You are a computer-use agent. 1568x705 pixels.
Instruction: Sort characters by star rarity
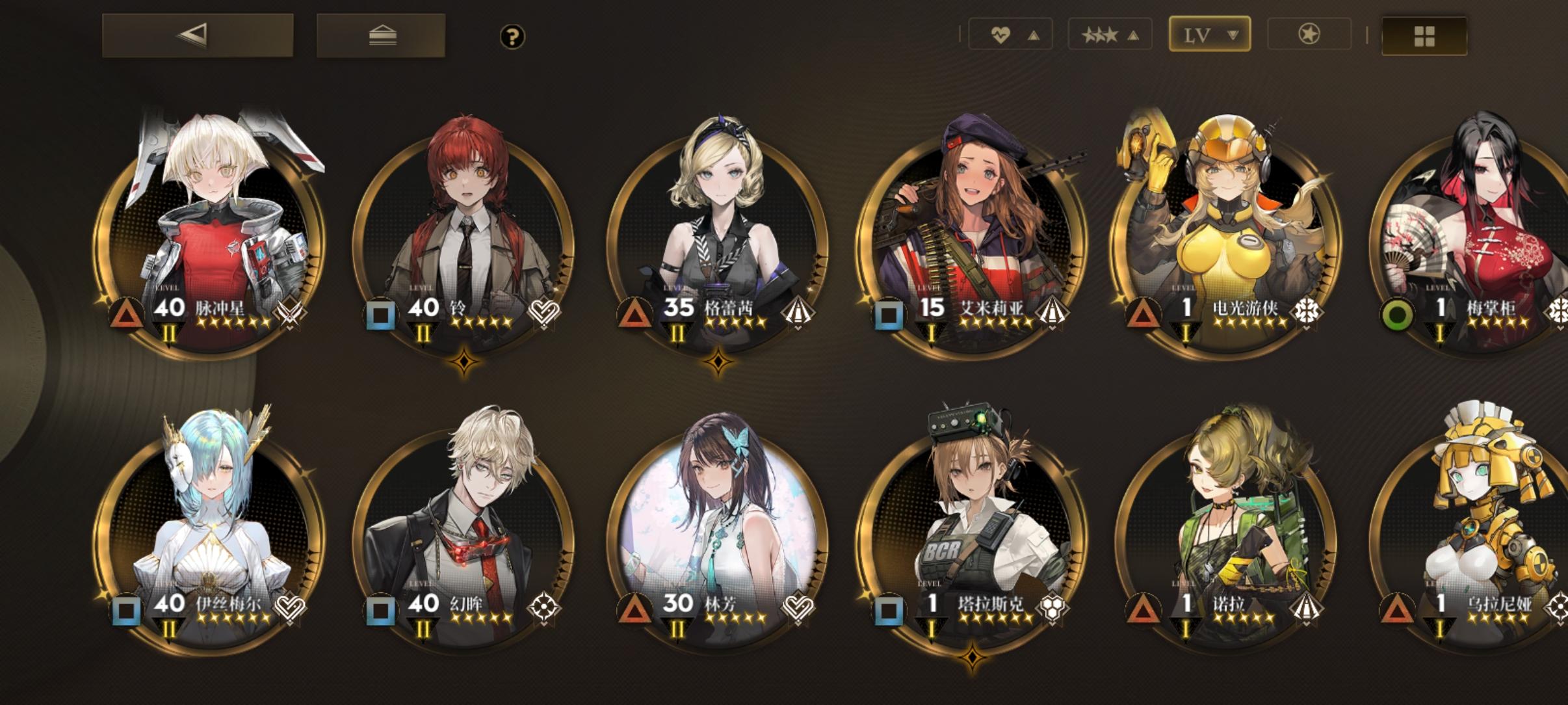[x=1110, y=34]
